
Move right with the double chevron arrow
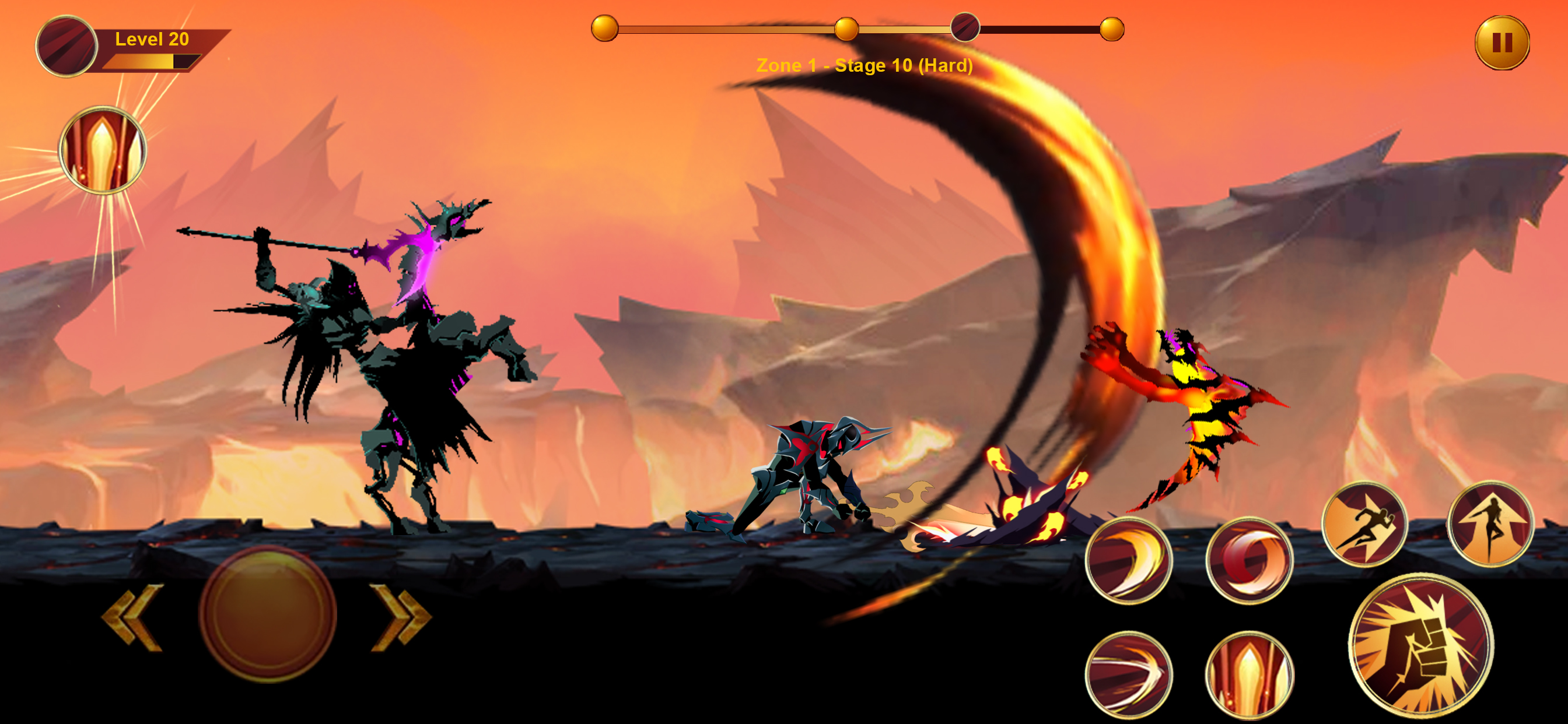point(401,617)
